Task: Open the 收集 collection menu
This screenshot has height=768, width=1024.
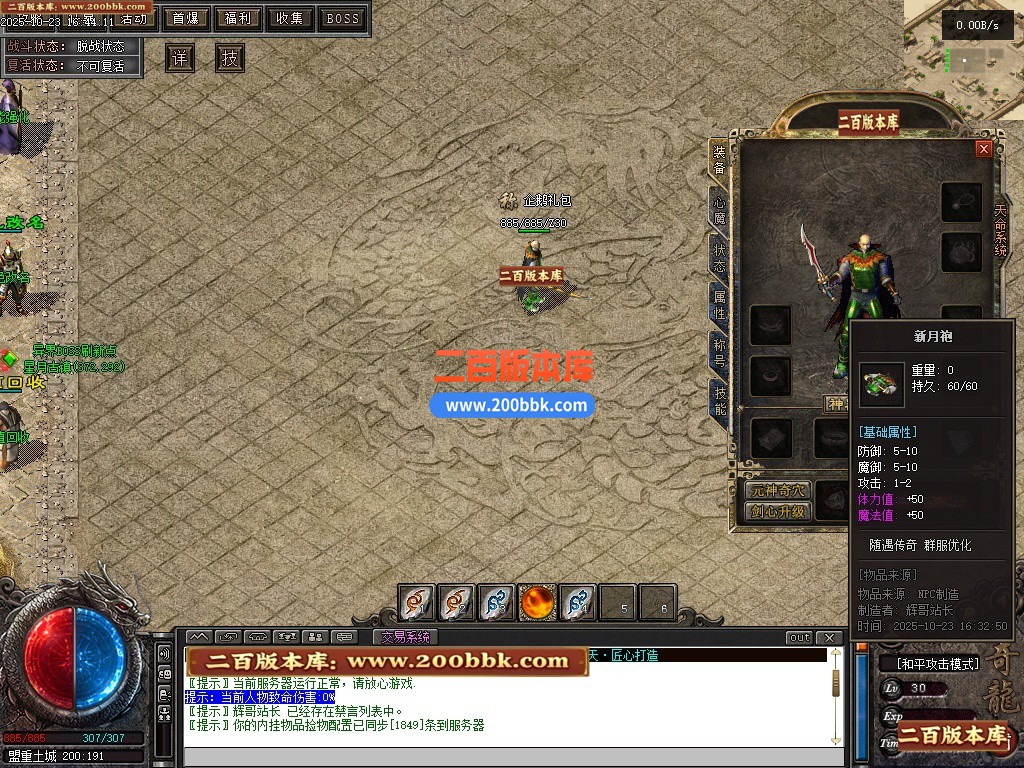Action: (x=290, y=18)
